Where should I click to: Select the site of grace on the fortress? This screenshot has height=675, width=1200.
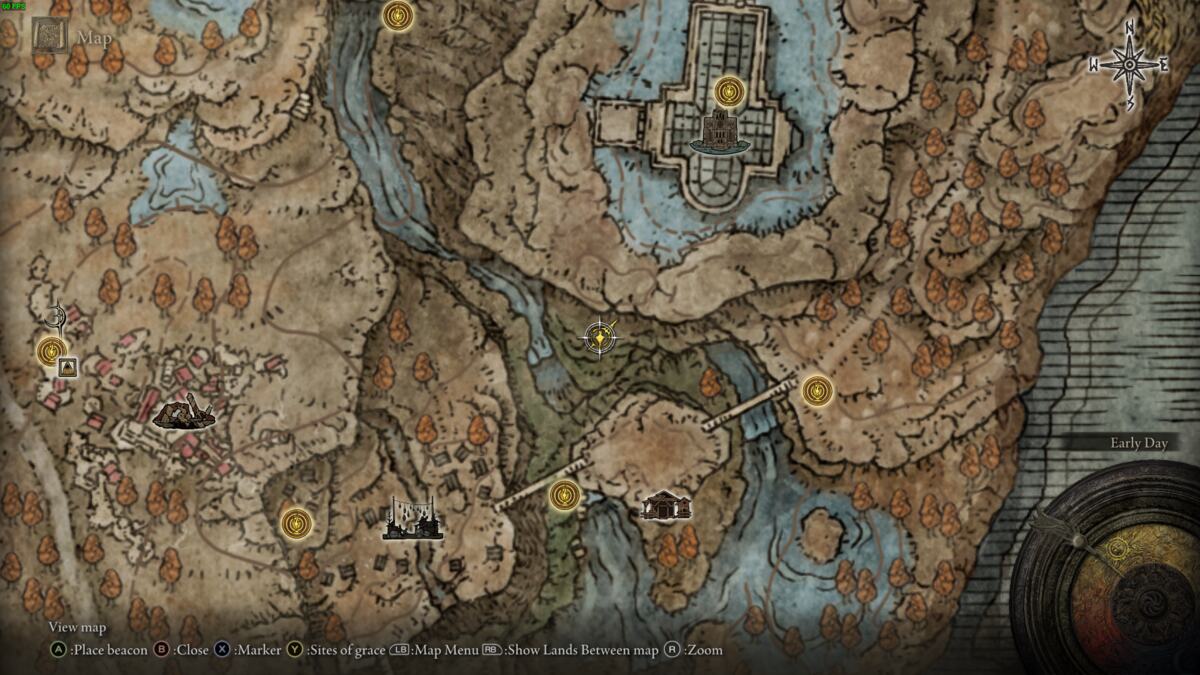729,92
